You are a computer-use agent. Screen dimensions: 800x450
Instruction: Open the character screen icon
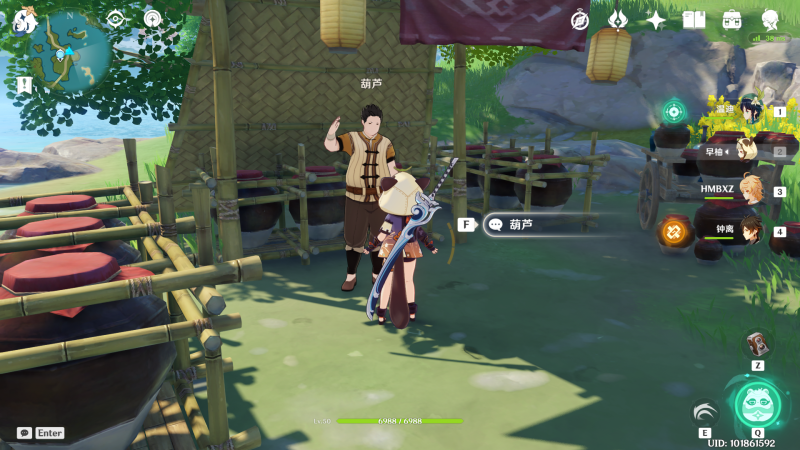click(770, 20)
